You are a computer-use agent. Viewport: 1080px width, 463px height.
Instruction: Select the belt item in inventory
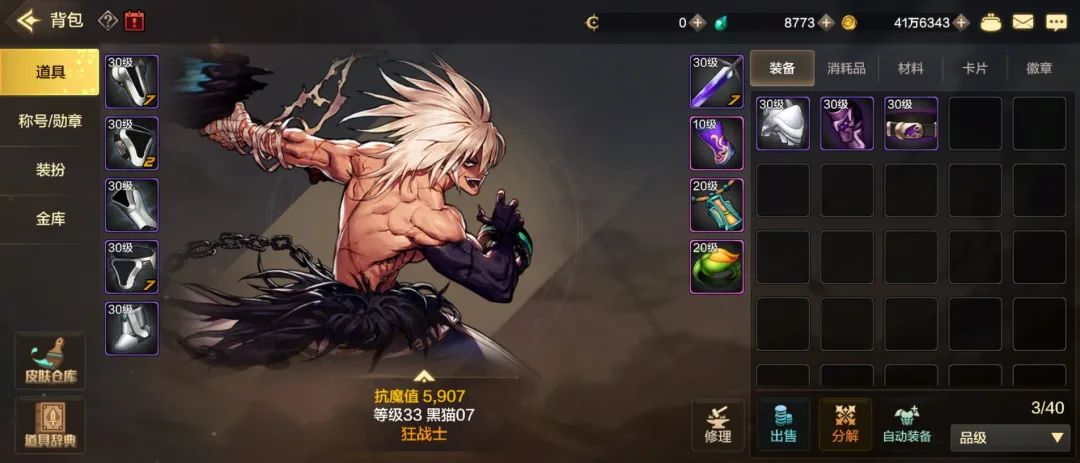[911, 123]
